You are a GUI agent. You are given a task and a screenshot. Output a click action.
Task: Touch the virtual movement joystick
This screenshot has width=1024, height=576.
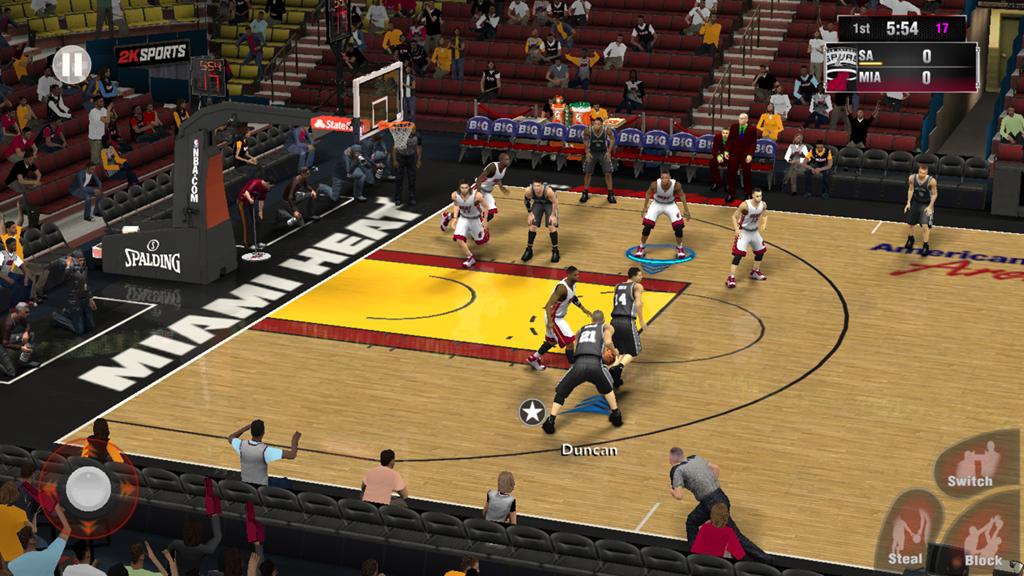(x=87, y=488)
